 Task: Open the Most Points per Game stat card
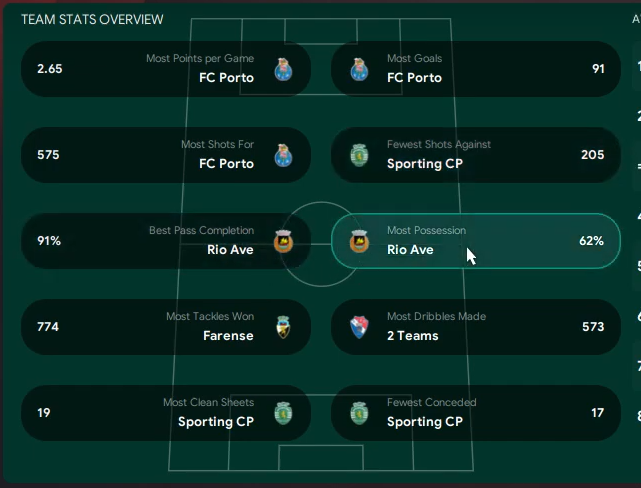point(165,69)
